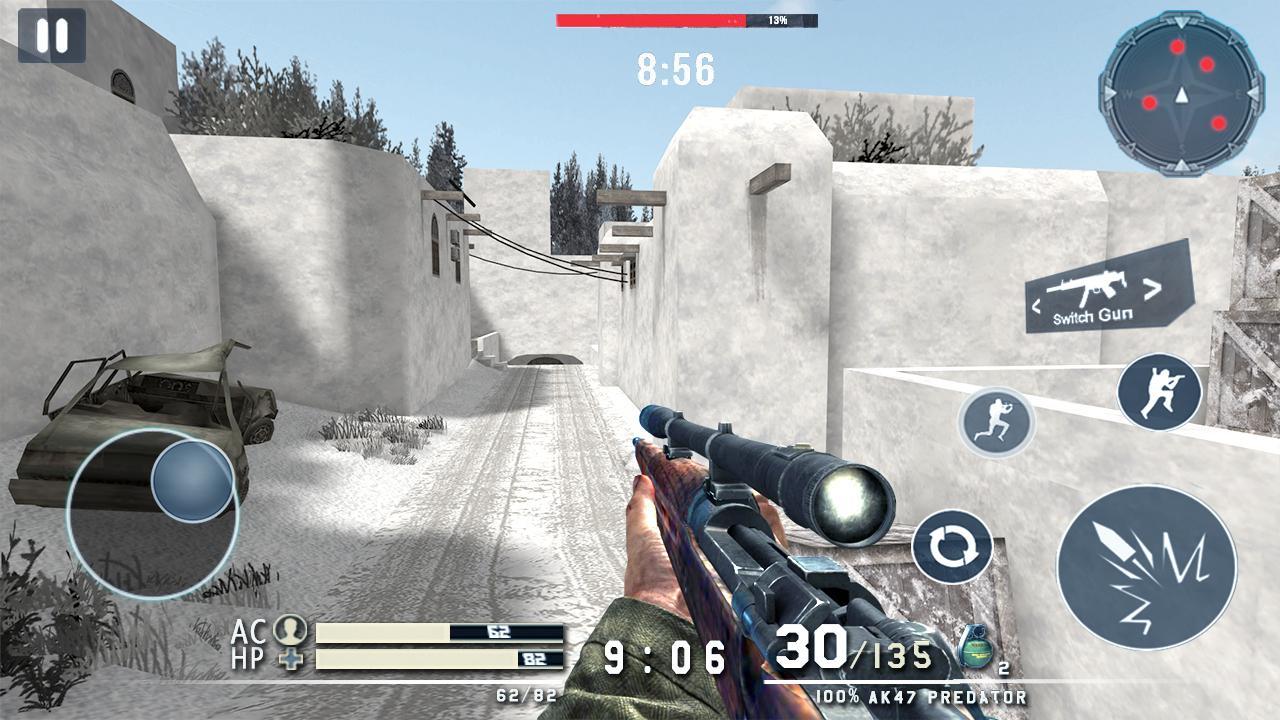
Task: Toggle the crouching soldier stance button
Action: point(1159,392)
